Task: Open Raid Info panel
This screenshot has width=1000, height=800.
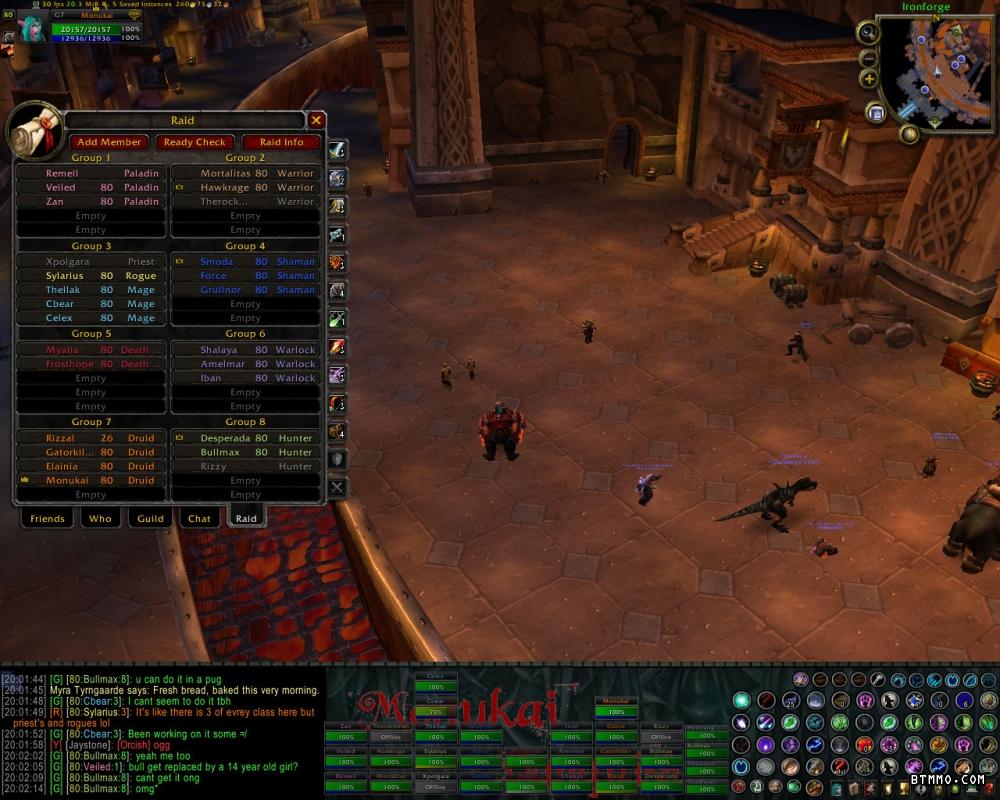Action: coord(281,142)
